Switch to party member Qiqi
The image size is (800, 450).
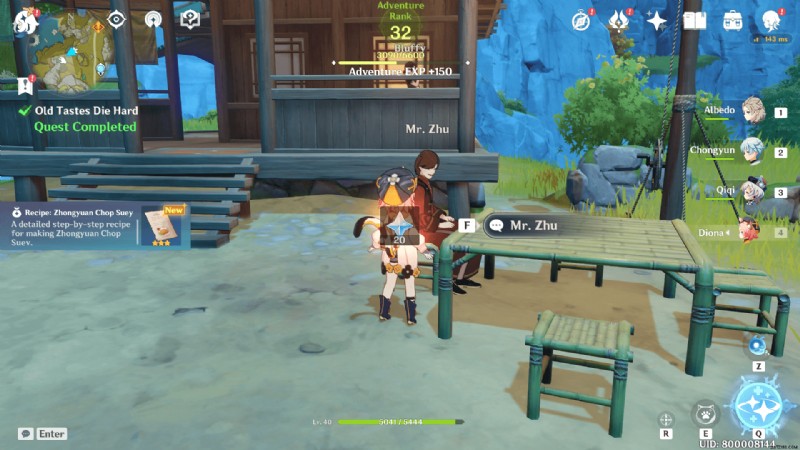(x=750, y=191)
